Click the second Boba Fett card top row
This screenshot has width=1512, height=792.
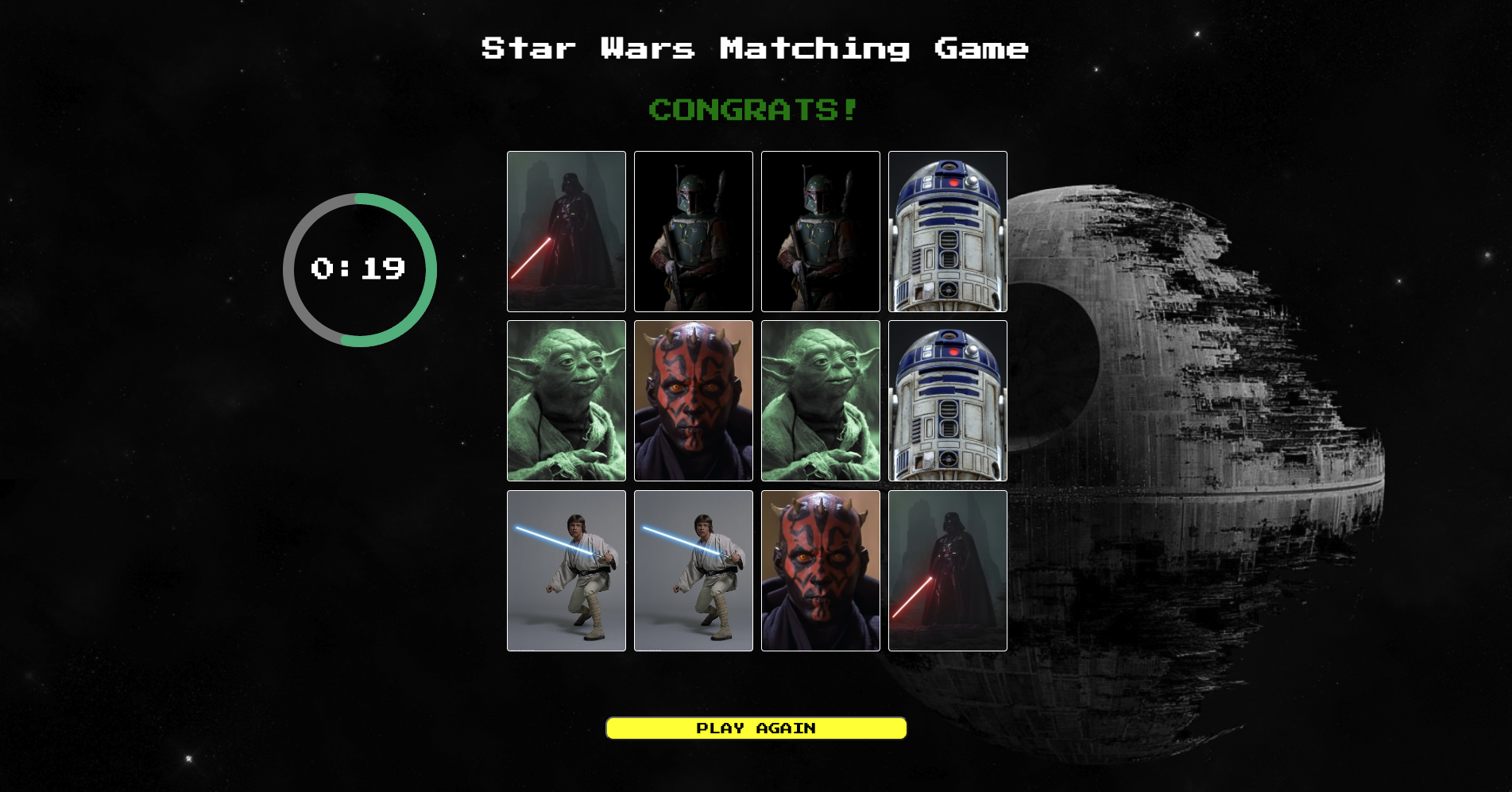tap(820, 230)
